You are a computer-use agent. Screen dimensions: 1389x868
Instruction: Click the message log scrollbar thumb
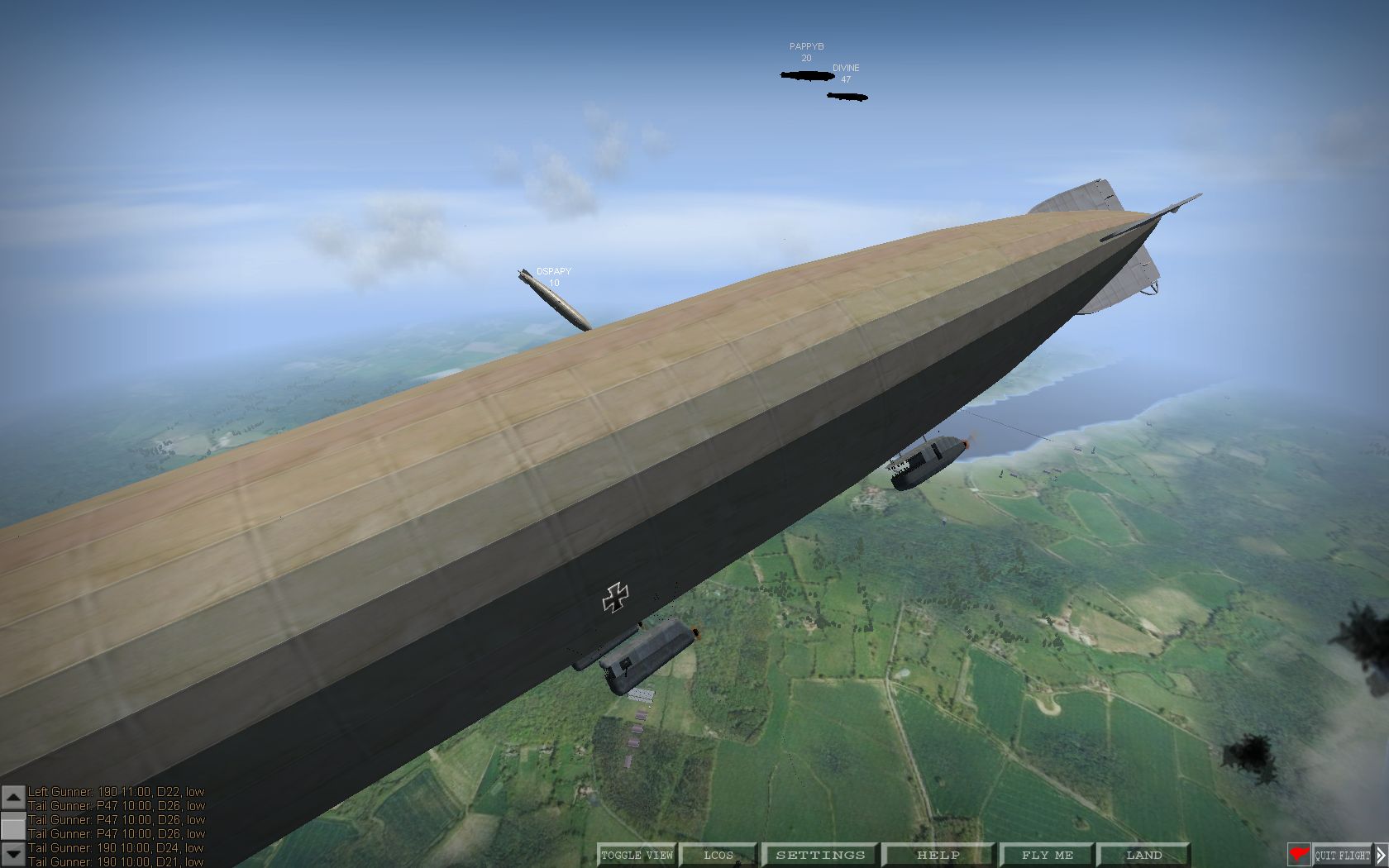[13, 825]
